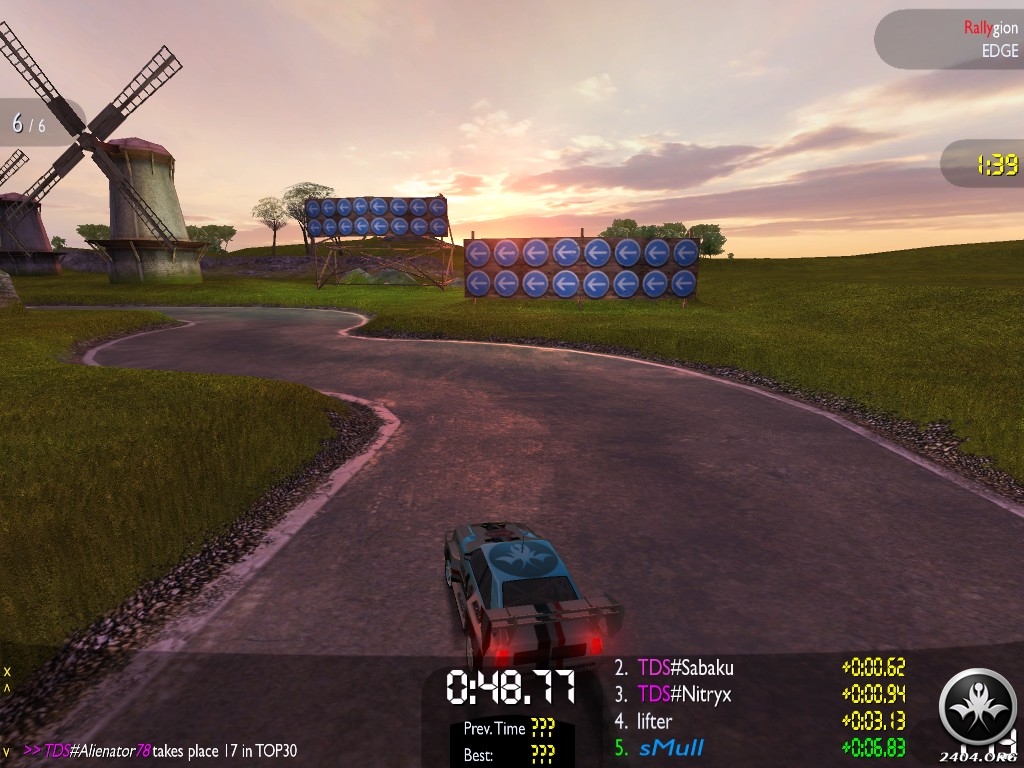Click the round emblem logo
The image size is (1024, 768).
pyautogui.click(x=977, y=706)
